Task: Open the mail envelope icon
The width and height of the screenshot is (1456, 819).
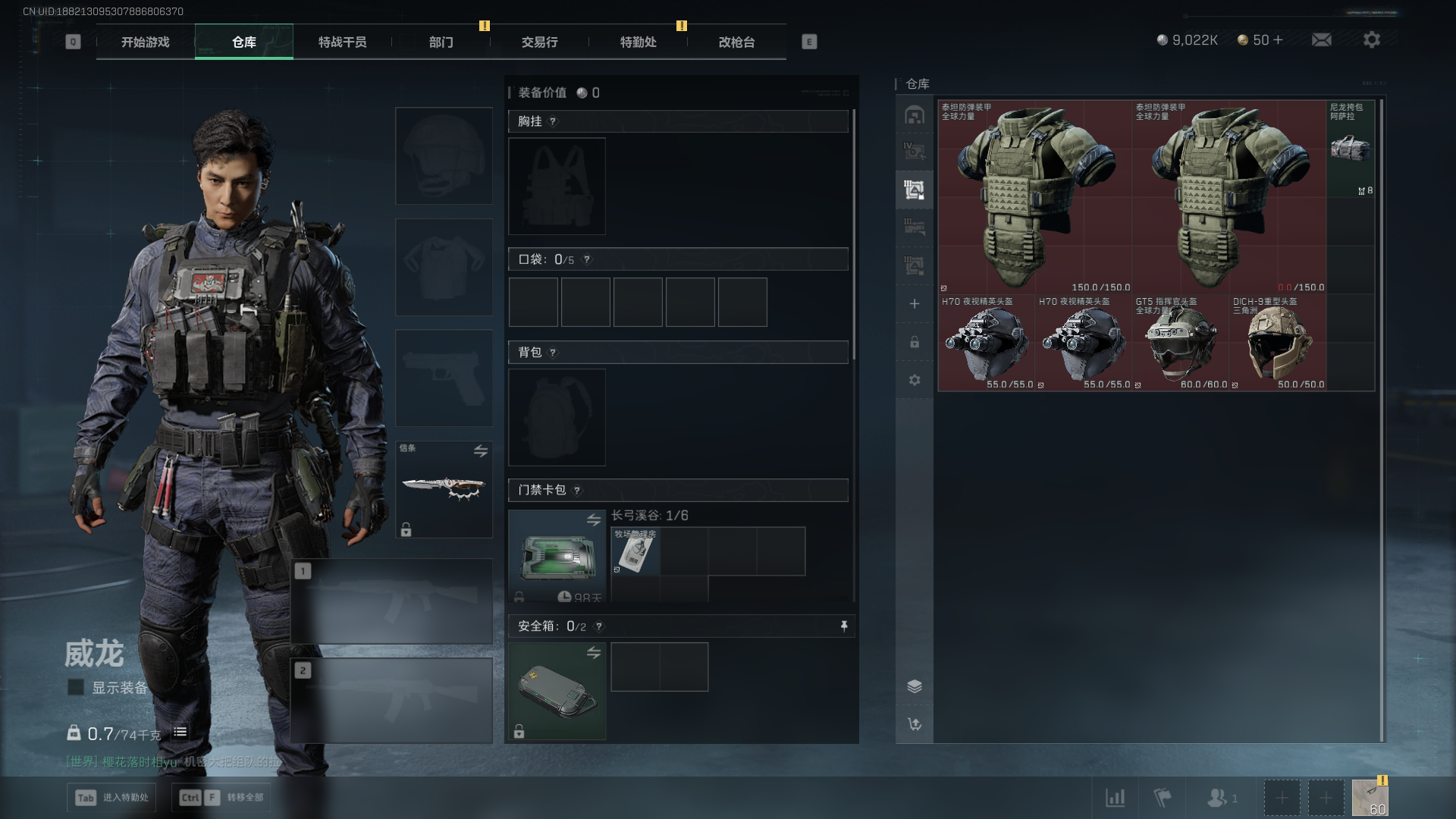Action: point(1321,39)
